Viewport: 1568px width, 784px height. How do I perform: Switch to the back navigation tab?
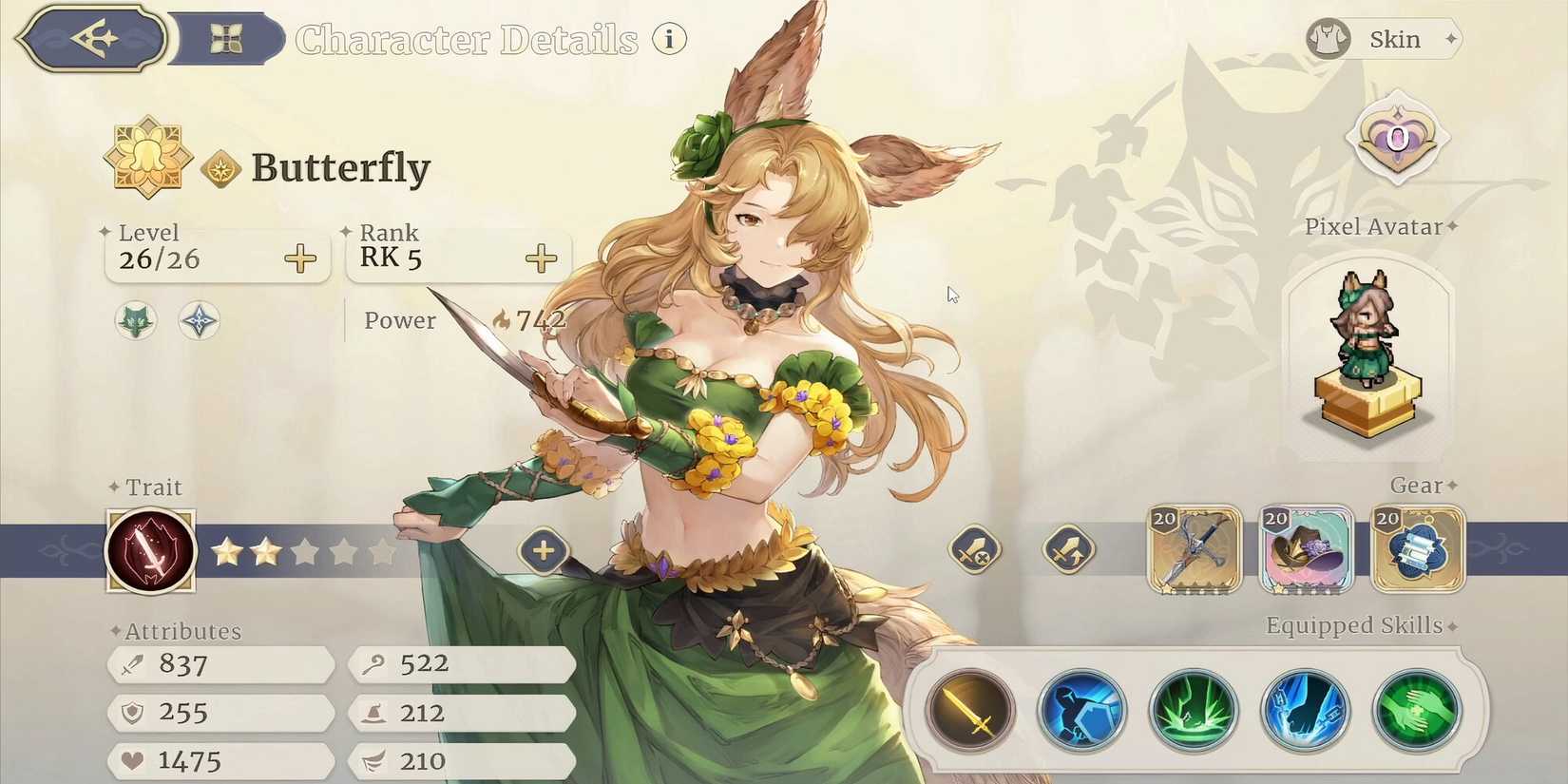pyautogui.click(x=90, y=39)
